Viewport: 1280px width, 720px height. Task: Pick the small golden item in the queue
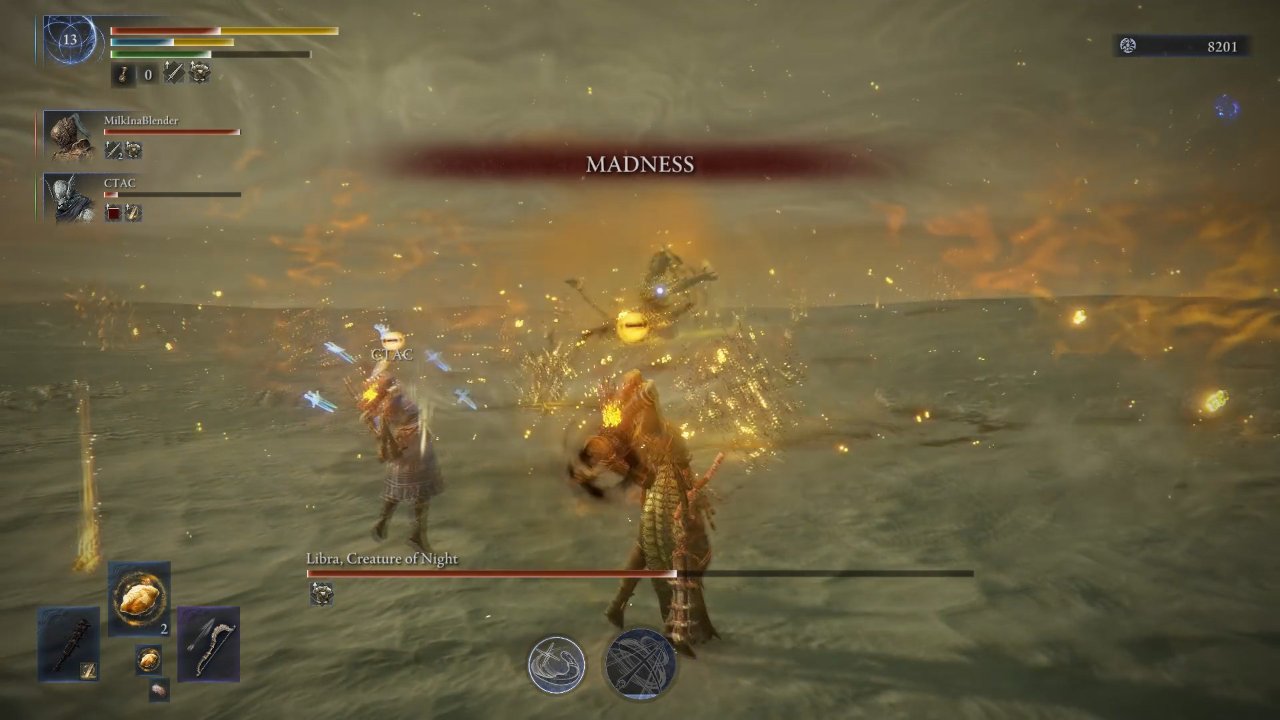pyautogui.click(x=148, y=659)
